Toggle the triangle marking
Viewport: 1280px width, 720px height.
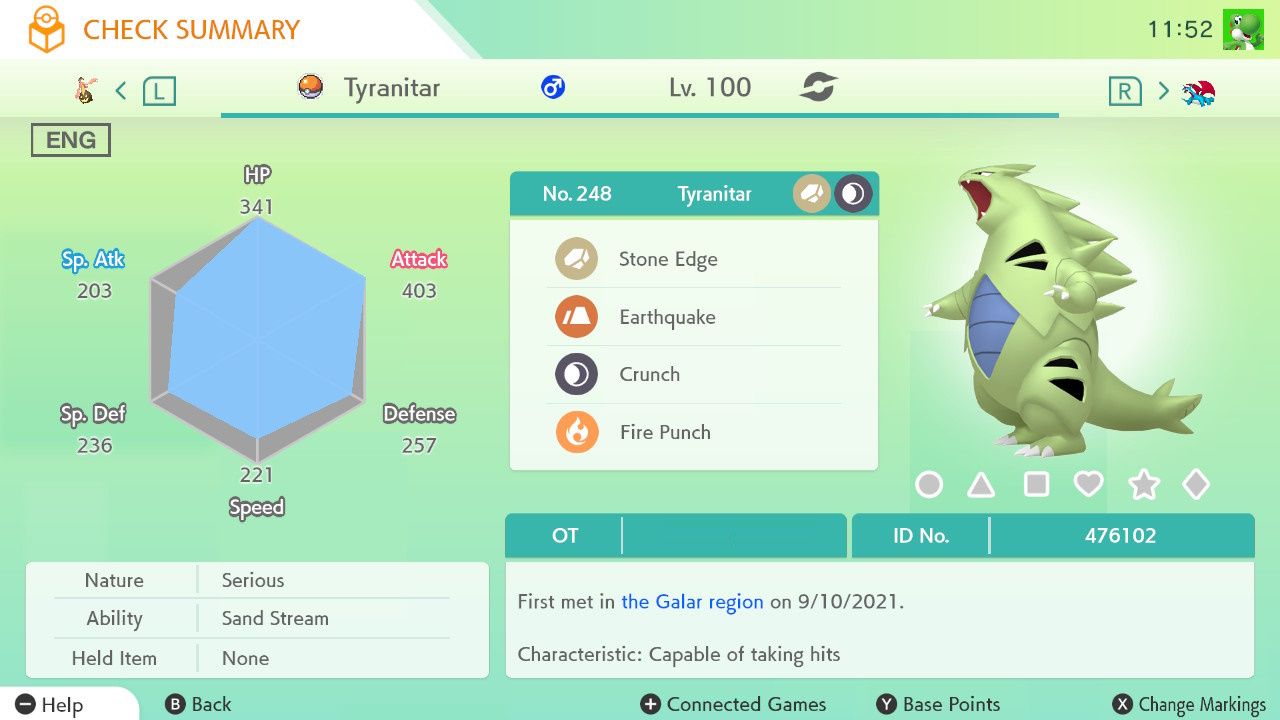click(x=982, y=485)
